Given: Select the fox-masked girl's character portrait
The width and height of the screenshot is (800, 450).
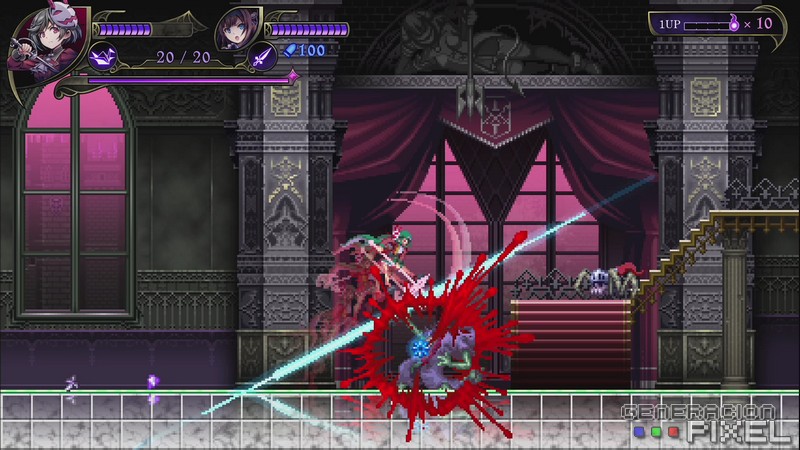Looking at the screenshot, I should (x=37, y=43).
